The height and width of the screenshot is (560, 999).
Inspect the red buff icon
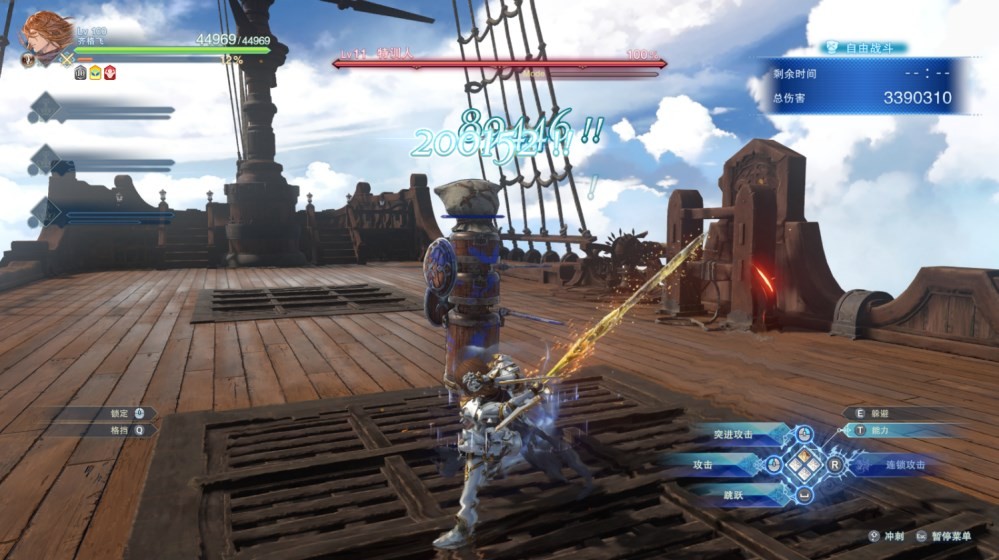(x=109, y=73)
